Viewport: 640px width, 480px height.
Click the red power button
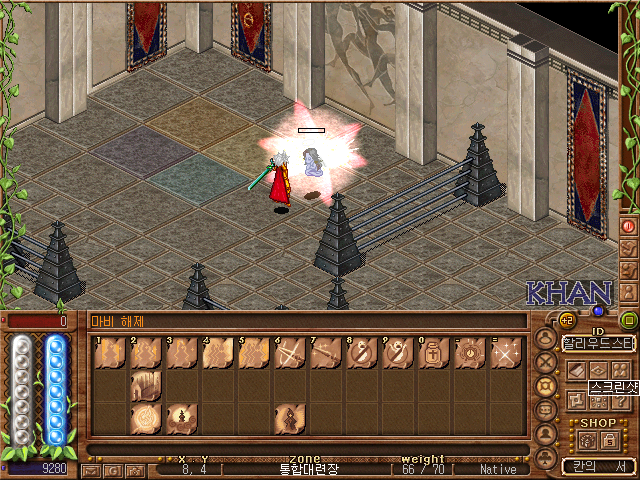[629, 226]
